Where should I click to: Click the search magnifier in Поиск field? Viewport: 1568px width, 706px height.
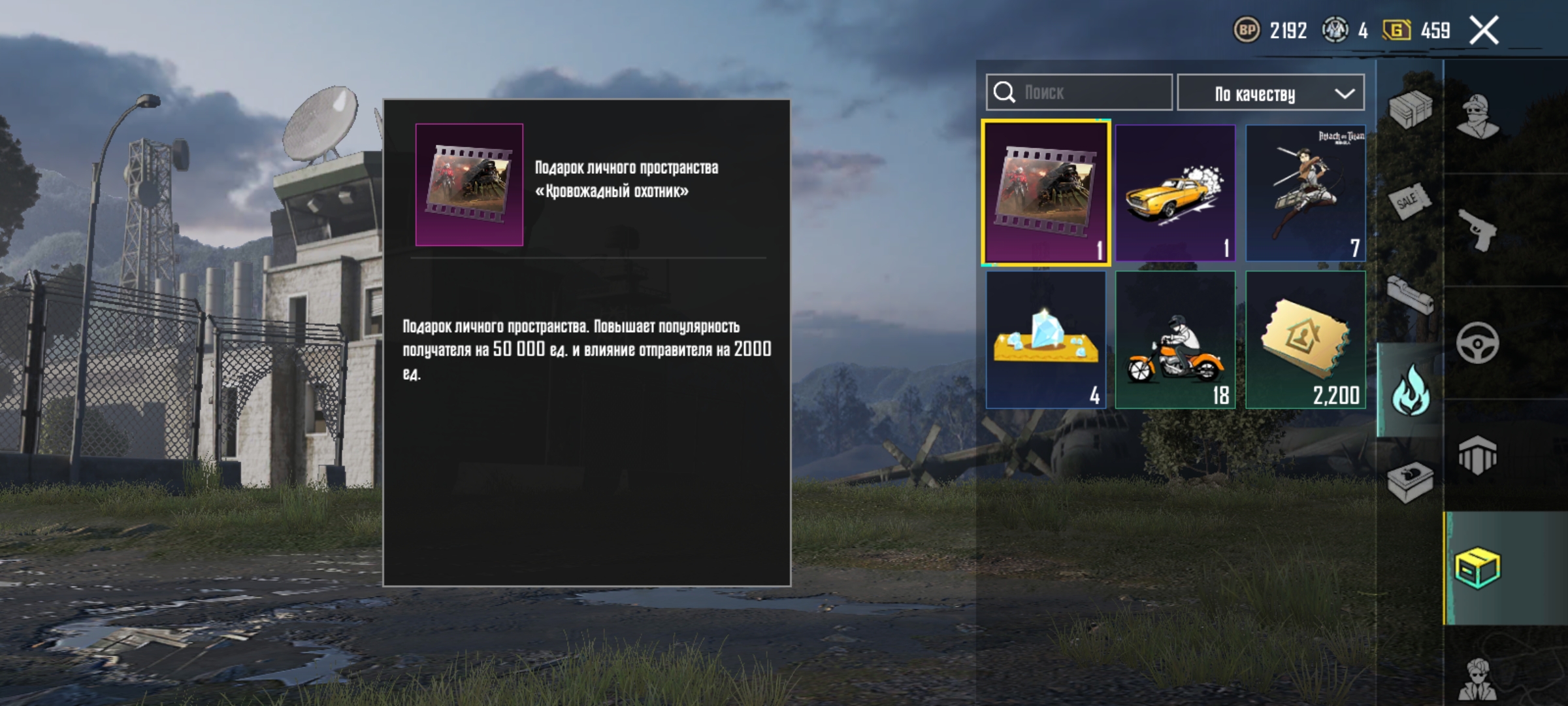point(1004,92)
